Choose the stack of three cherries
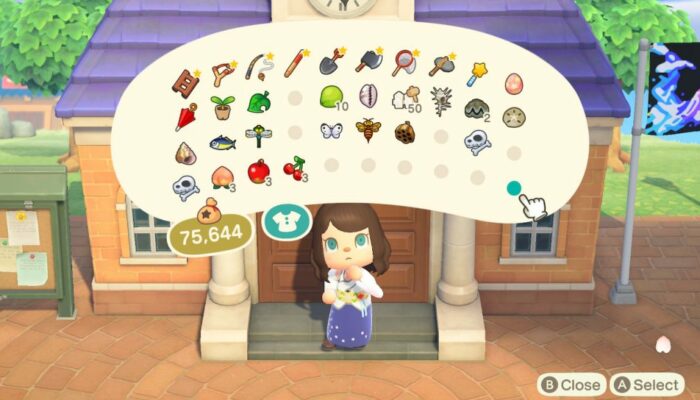Image resolution: width=700 pixels, height=400 pixels. (x=296, y=166)
